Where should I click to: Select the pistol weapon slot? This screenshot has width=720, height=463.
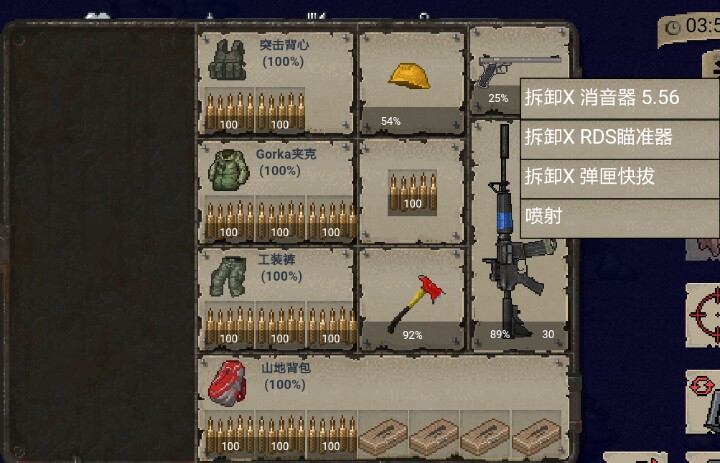click(x=495, y=70)
